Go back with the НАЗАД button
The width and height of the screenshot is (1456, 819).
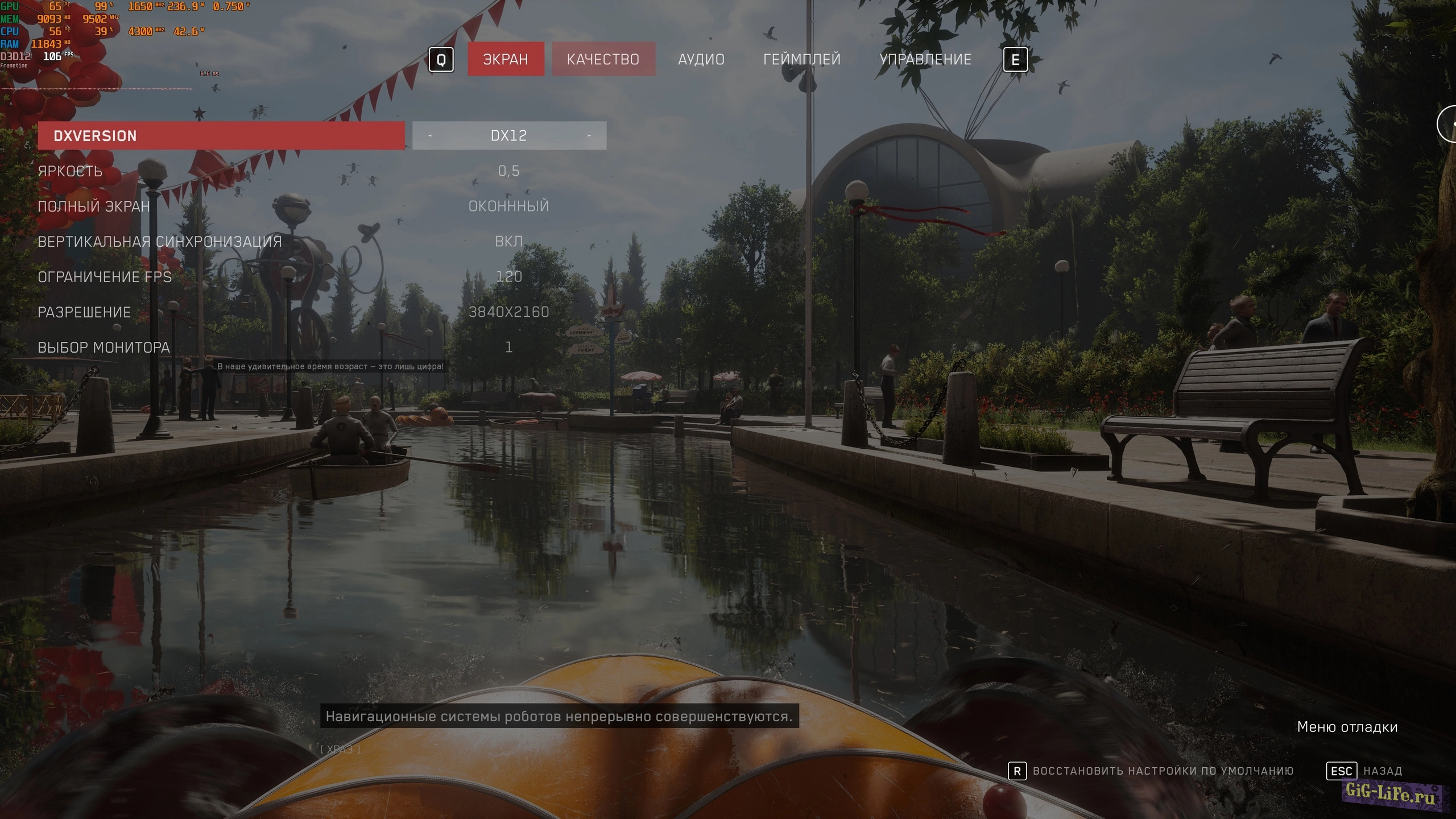(1382, 771)
